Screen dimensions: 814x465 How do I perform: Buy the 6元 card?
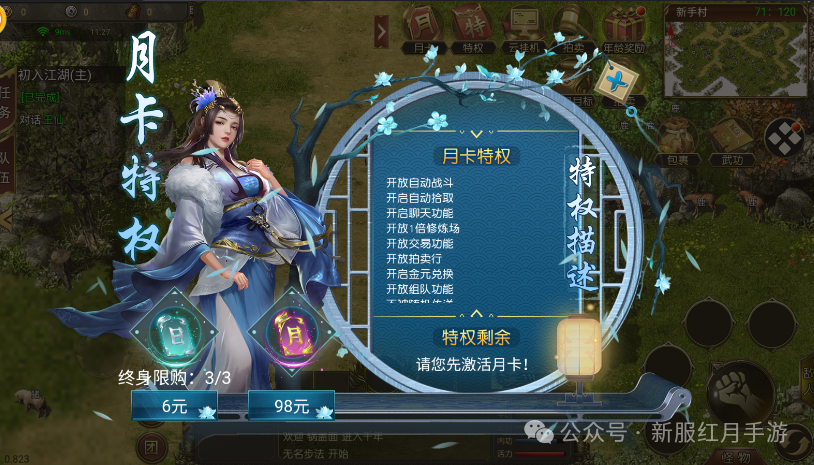point(174,406)
